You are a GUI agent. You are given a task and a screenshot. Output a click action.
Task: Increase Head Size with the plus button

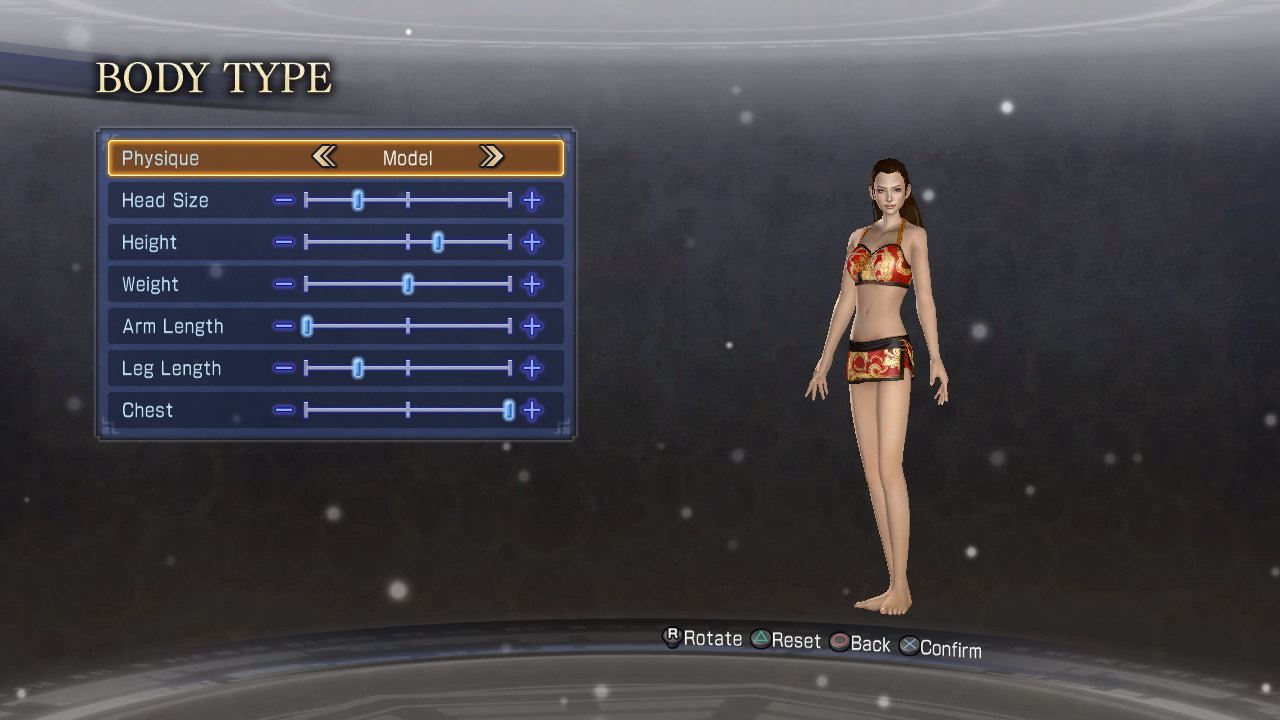point(532,200)
